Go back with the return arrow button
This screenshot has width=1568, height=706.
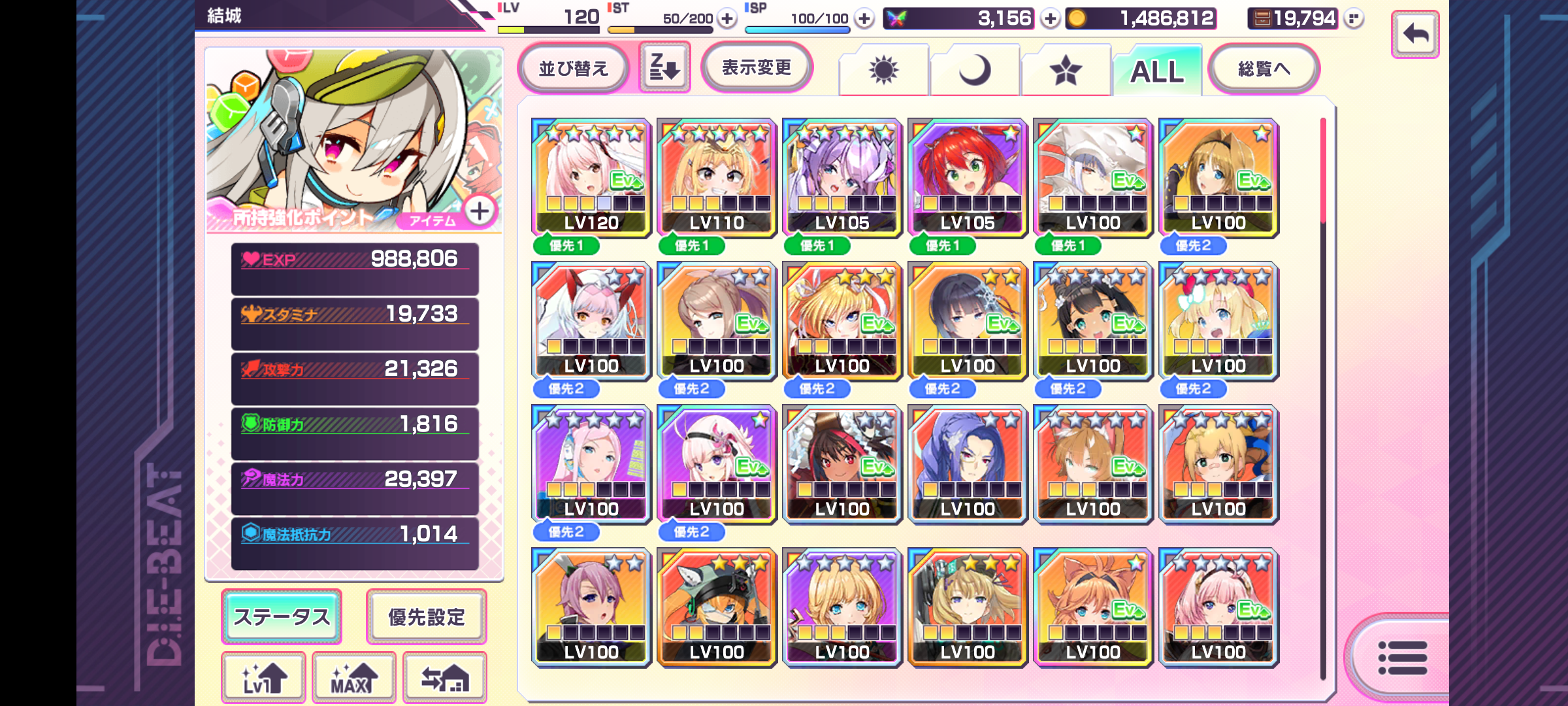(1415, 34)
